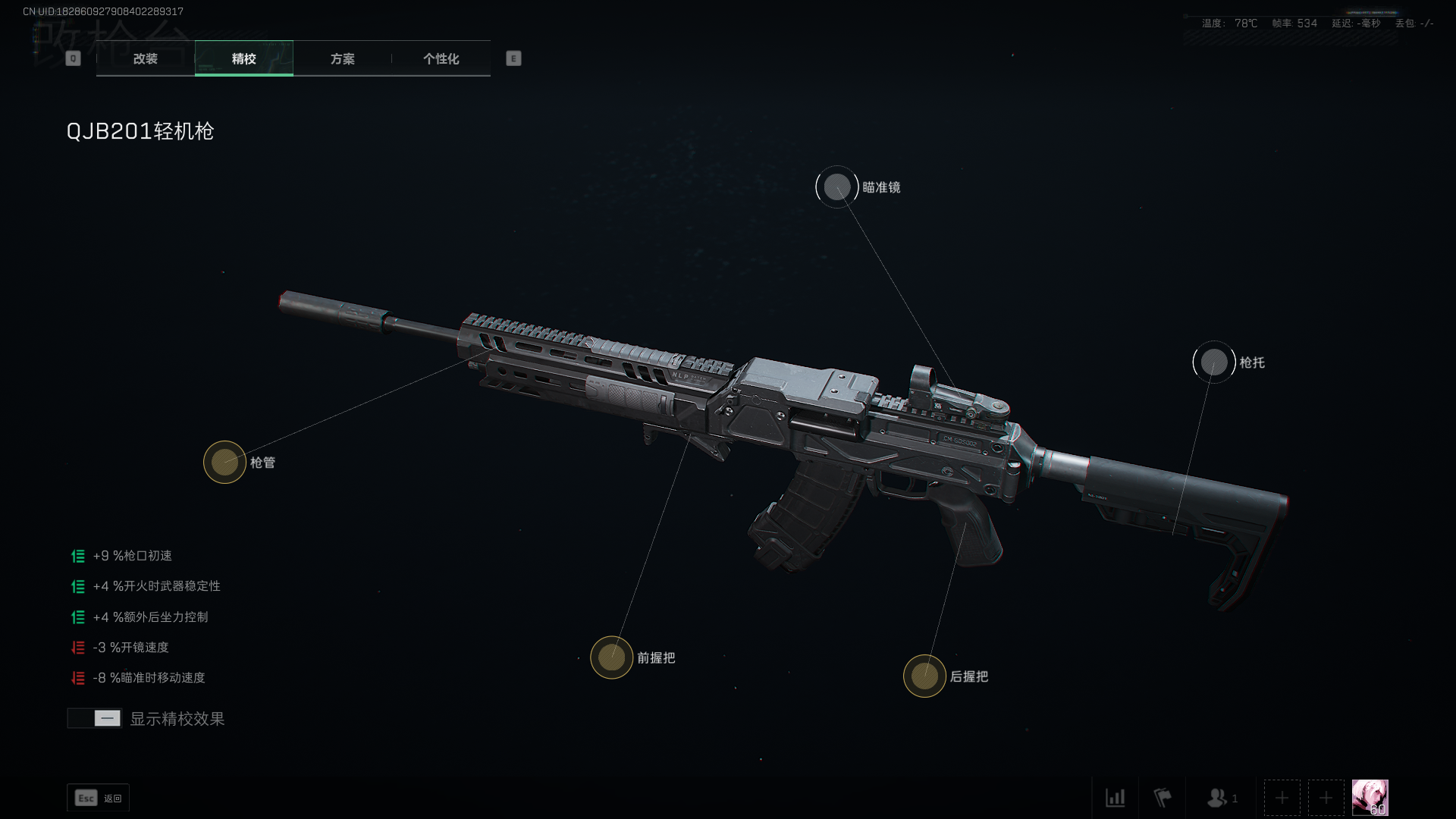Toggle the 显示精校效果 switch

pos(95,718)
